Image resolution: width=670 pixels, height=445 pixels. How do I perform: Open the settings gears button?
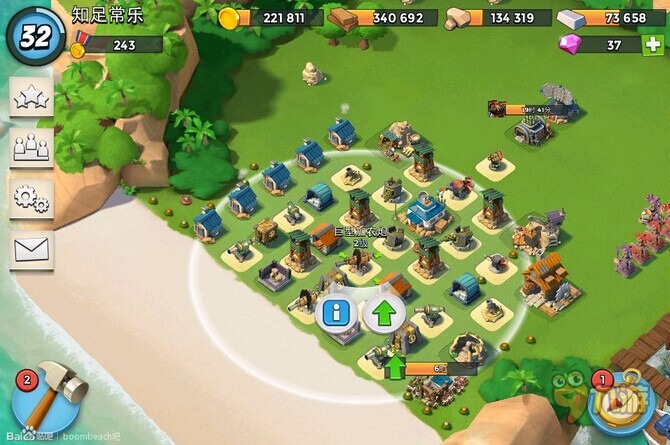pos(31,196)
